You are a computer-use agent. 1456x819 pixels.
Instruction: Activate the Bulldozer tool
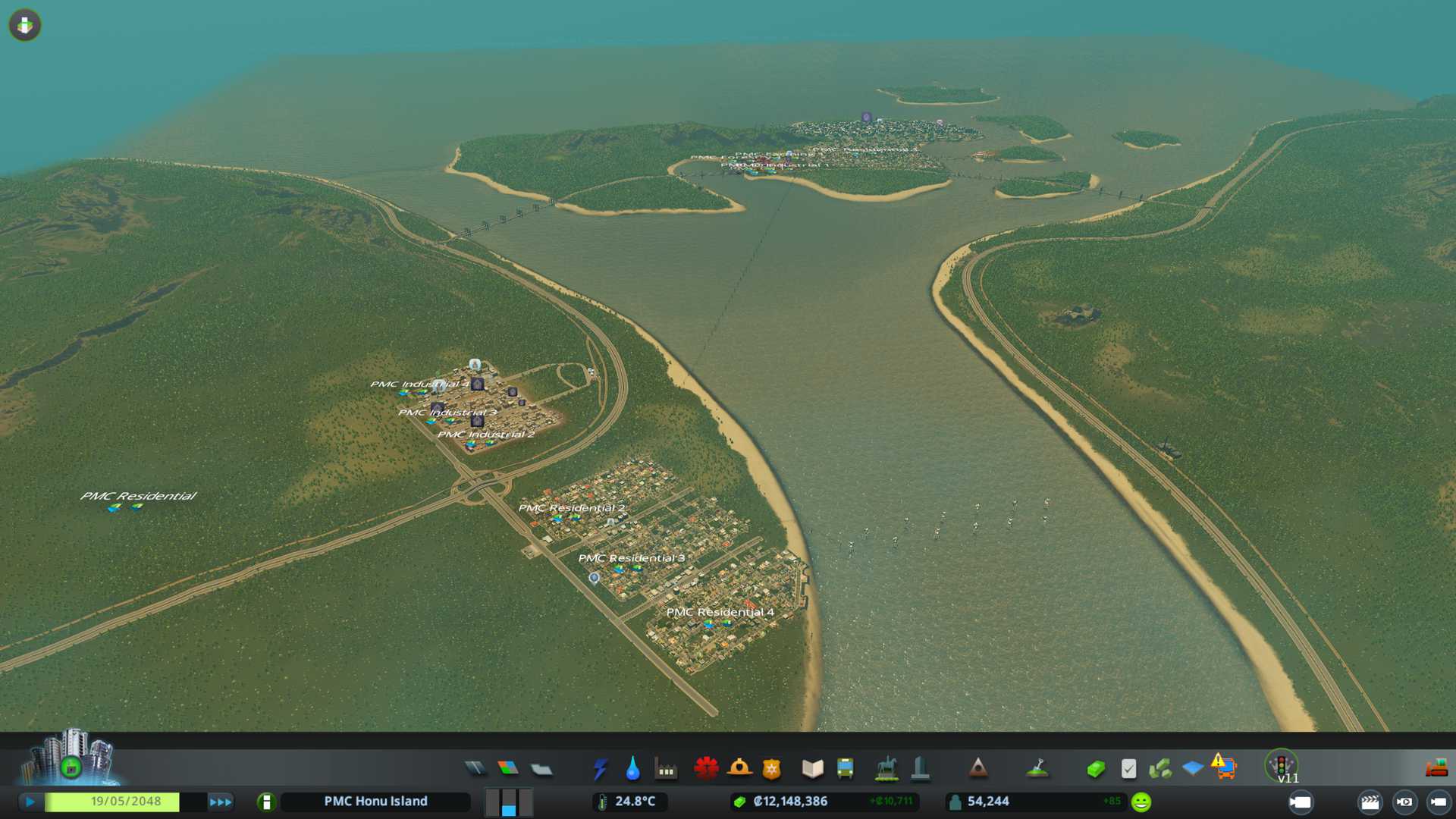(x=1436, y=769)
